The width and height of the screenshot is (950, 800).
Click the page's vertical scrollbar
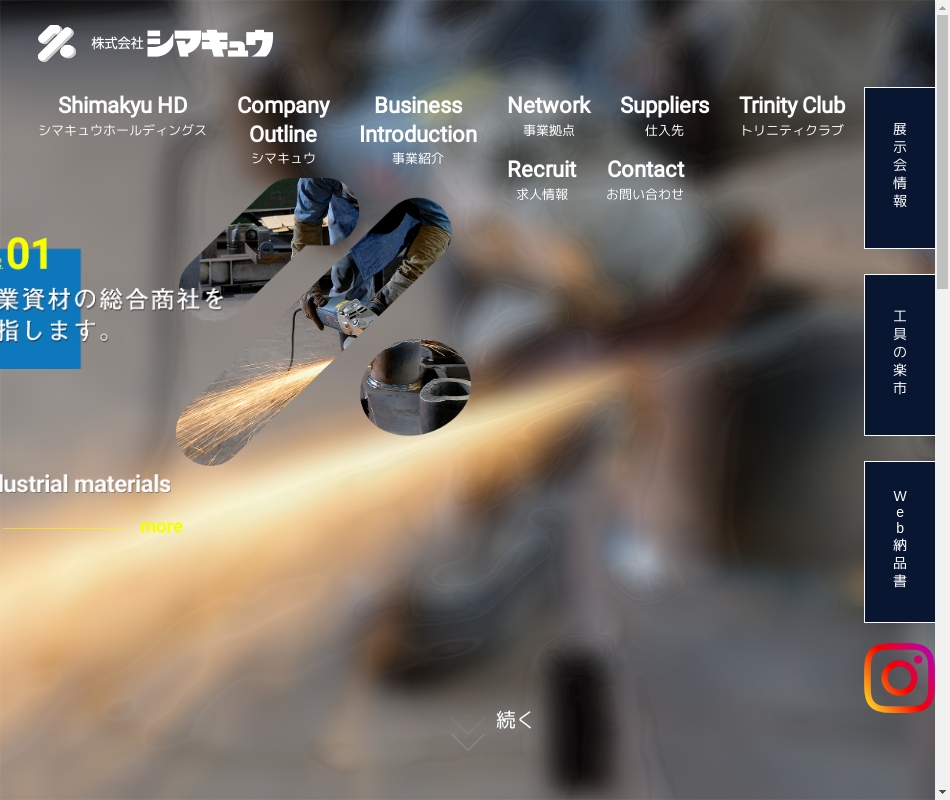tap(943, 400)
